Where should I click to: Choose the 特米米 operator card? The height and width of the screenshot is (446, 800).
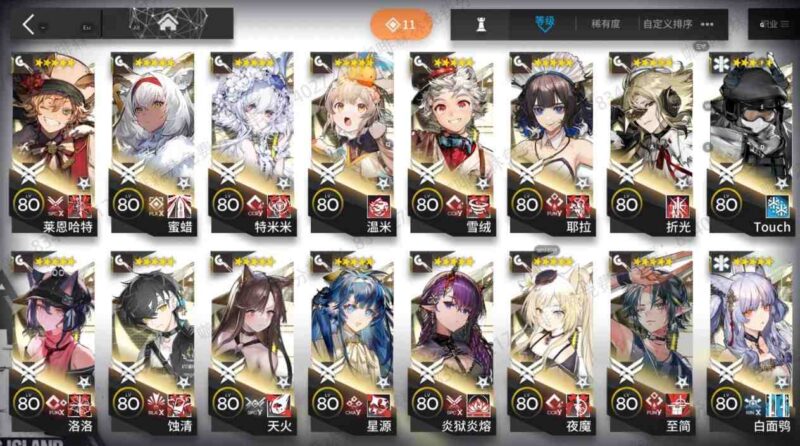(x=251, y=140)
